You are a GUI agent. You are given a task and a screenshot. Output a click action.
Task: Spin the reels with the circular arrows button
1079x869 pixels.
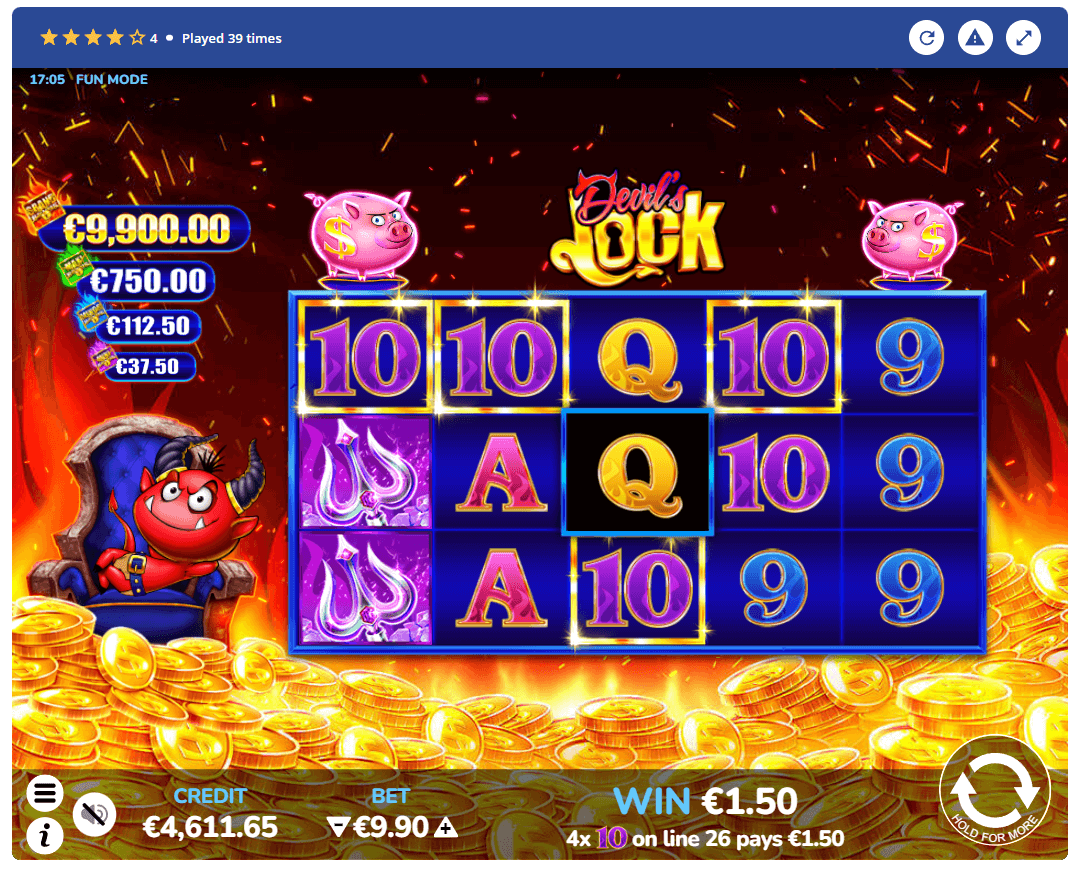click(x=994, y=789)
